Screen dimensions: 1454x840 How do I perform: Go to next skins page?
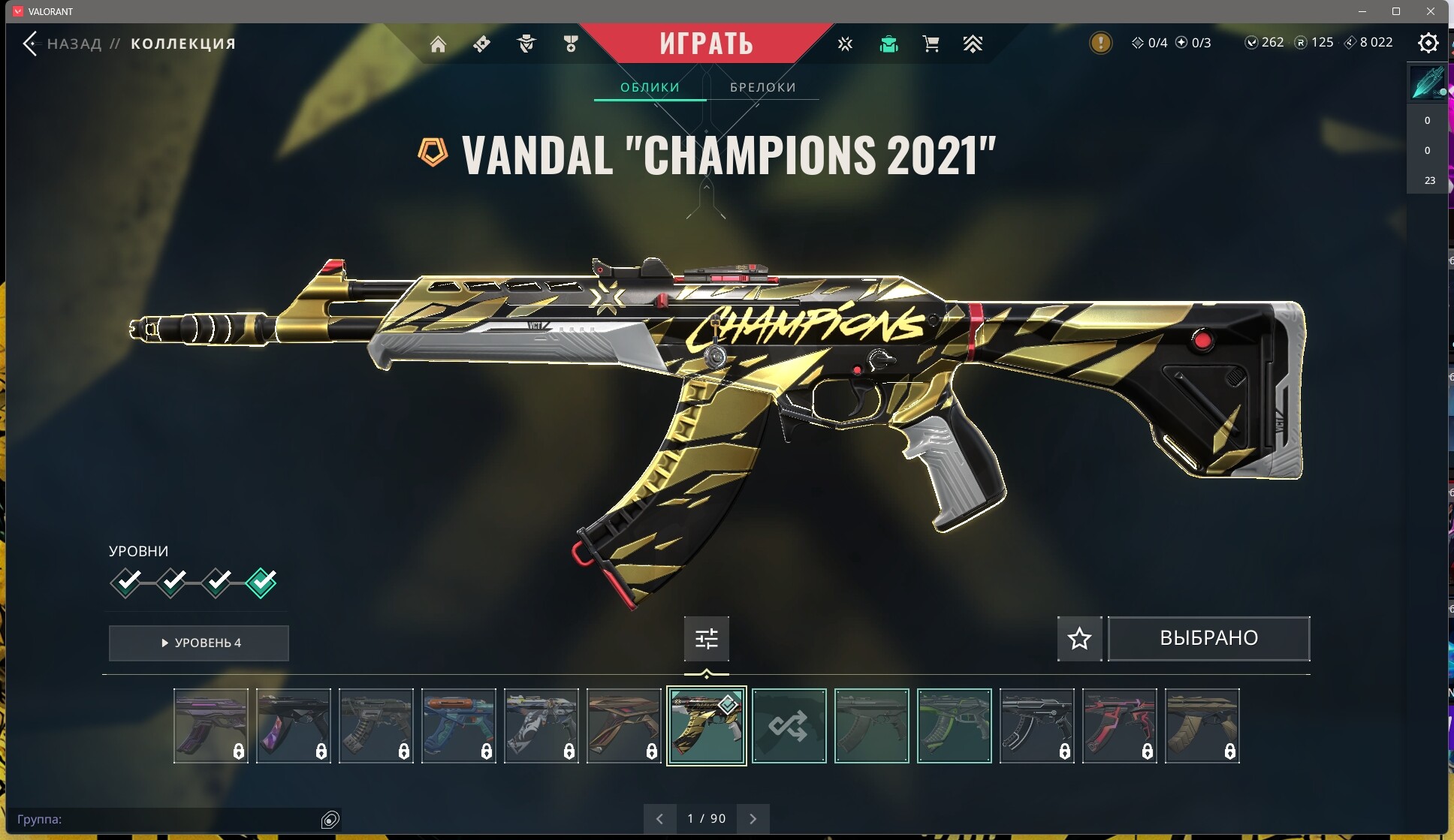pyautogui.click(x=753, y=819)
